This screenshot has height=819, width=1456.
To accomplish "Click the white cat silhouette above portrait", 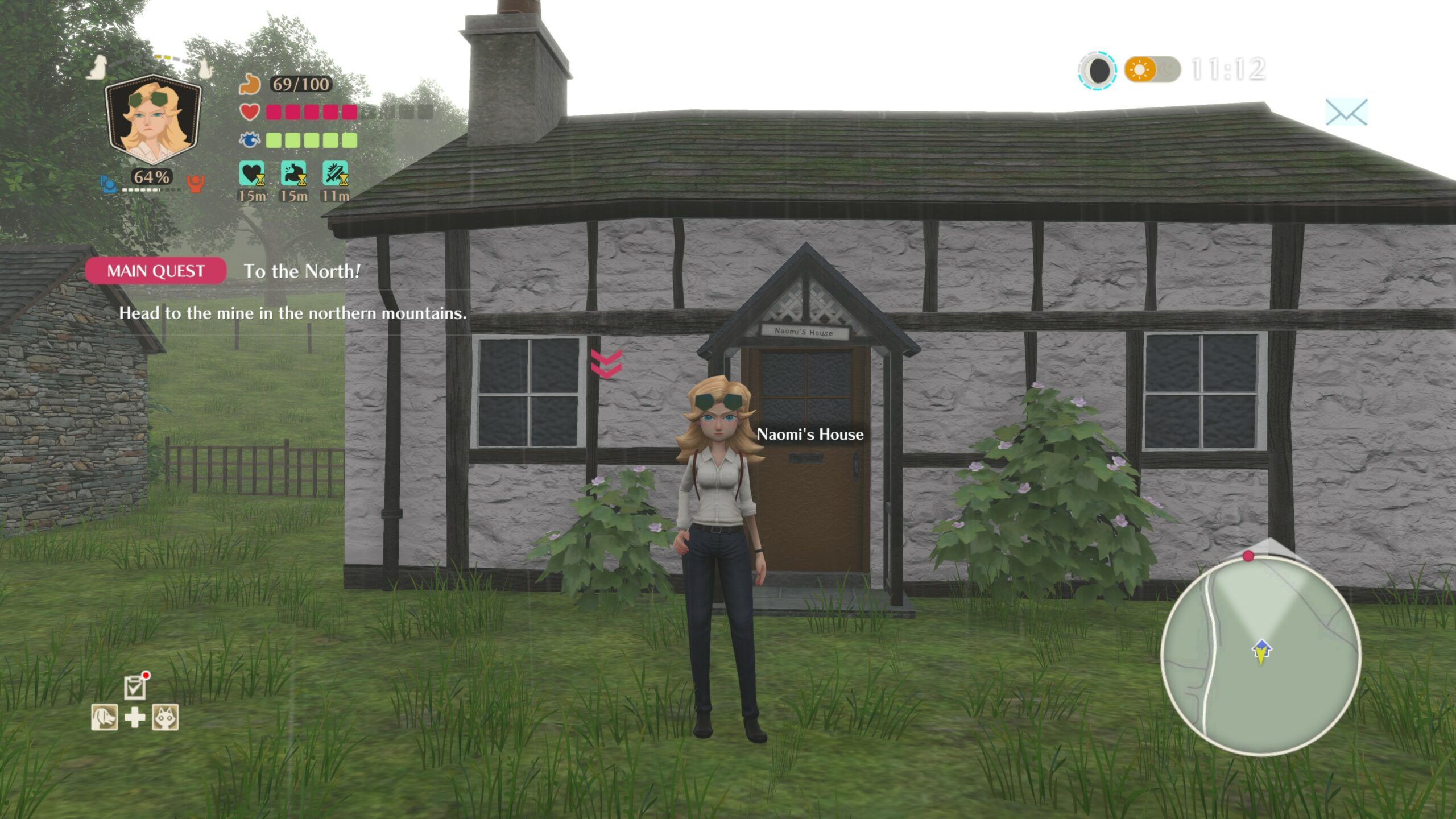I will pyautogui.click(x=205, y=69).
